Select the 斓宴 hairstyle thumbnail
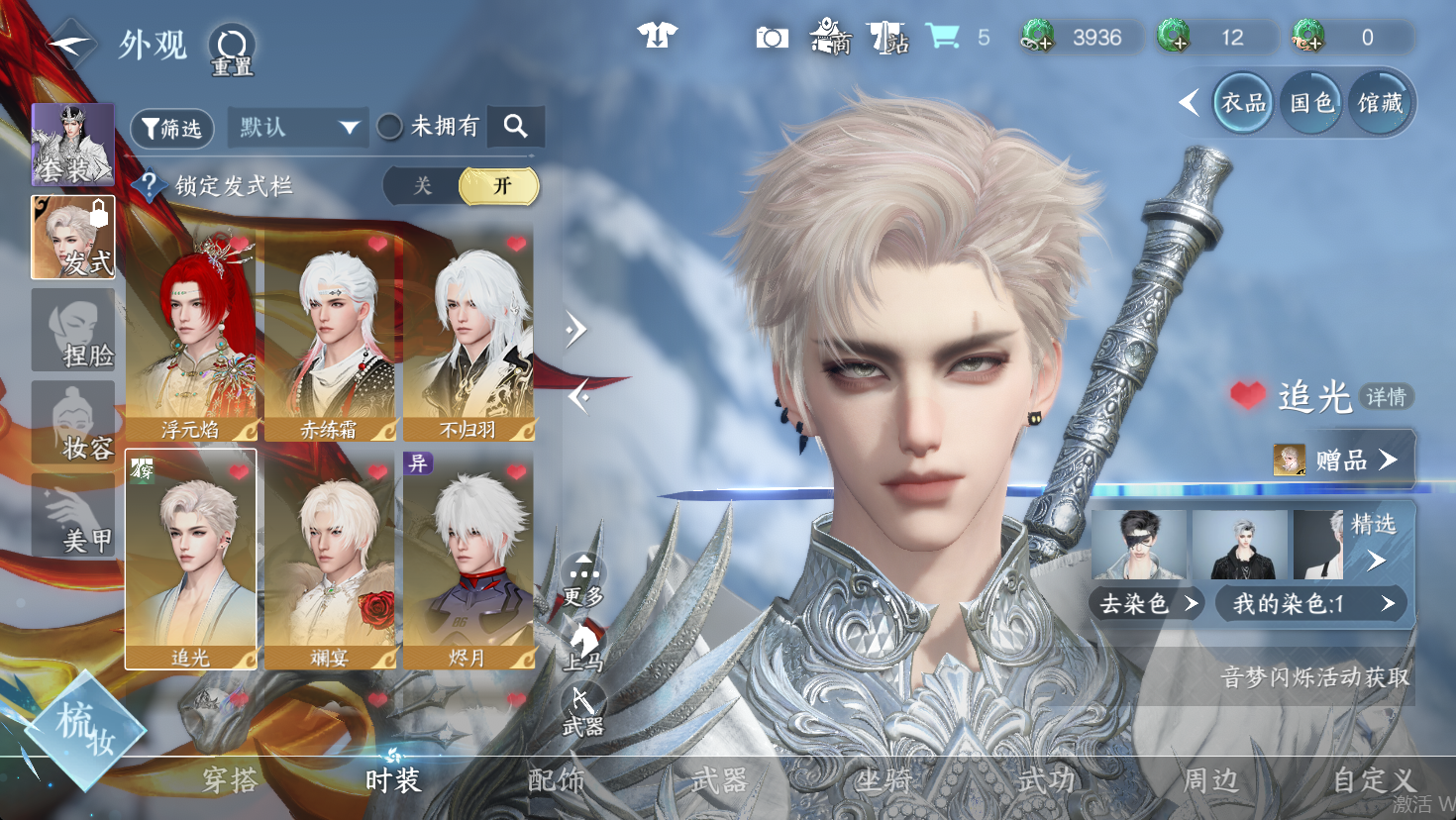1456x820 pixels. (330, 560)
